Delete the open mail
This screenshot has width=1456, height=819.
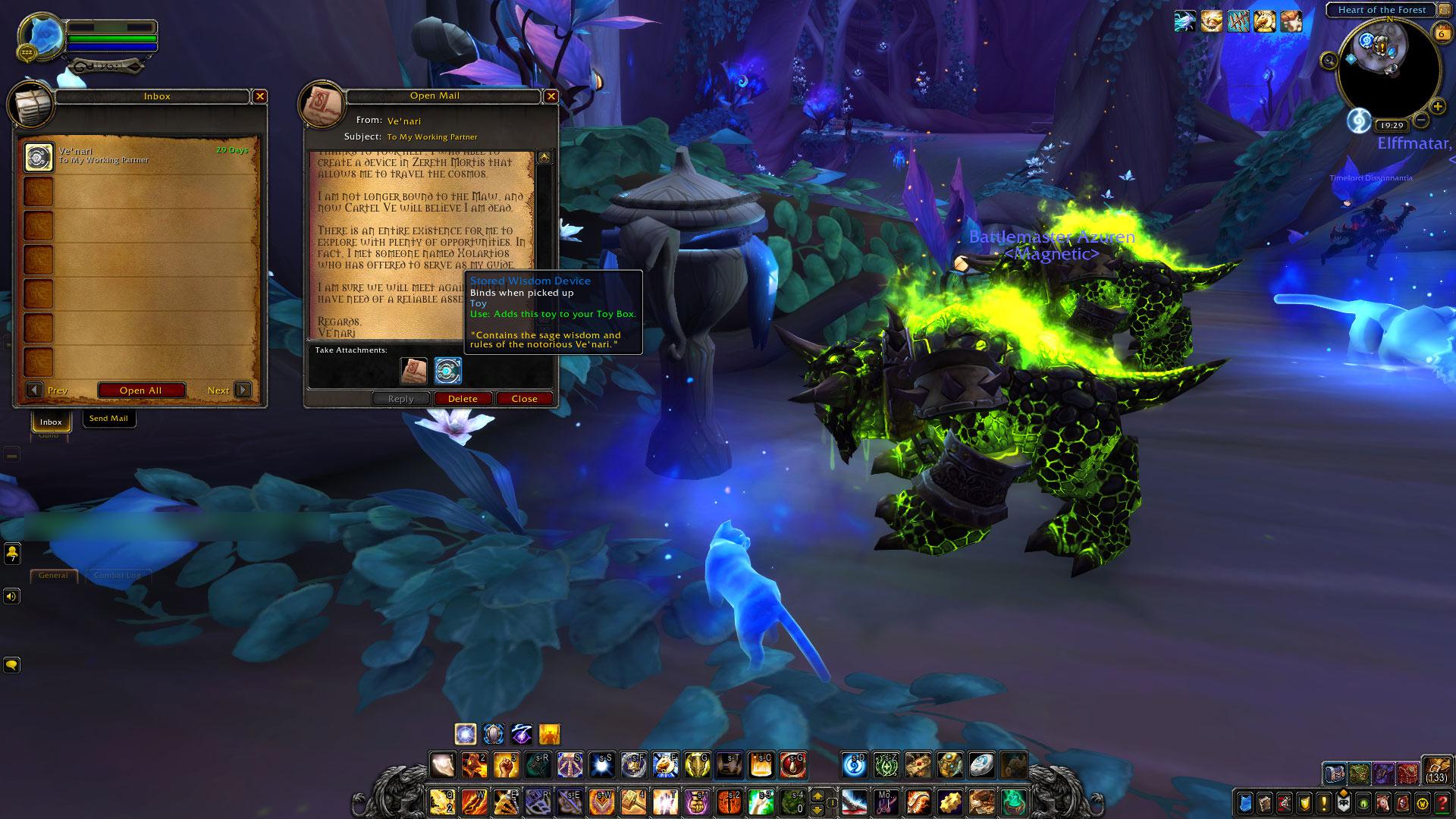click(x=463, y=399)
